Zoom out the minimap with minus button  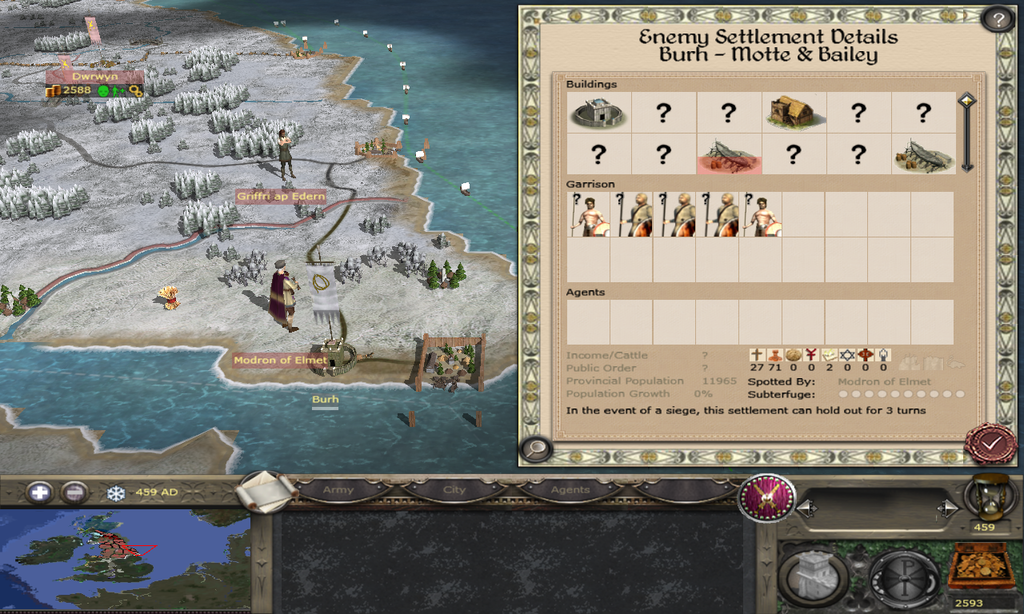[x=74, y=492]
